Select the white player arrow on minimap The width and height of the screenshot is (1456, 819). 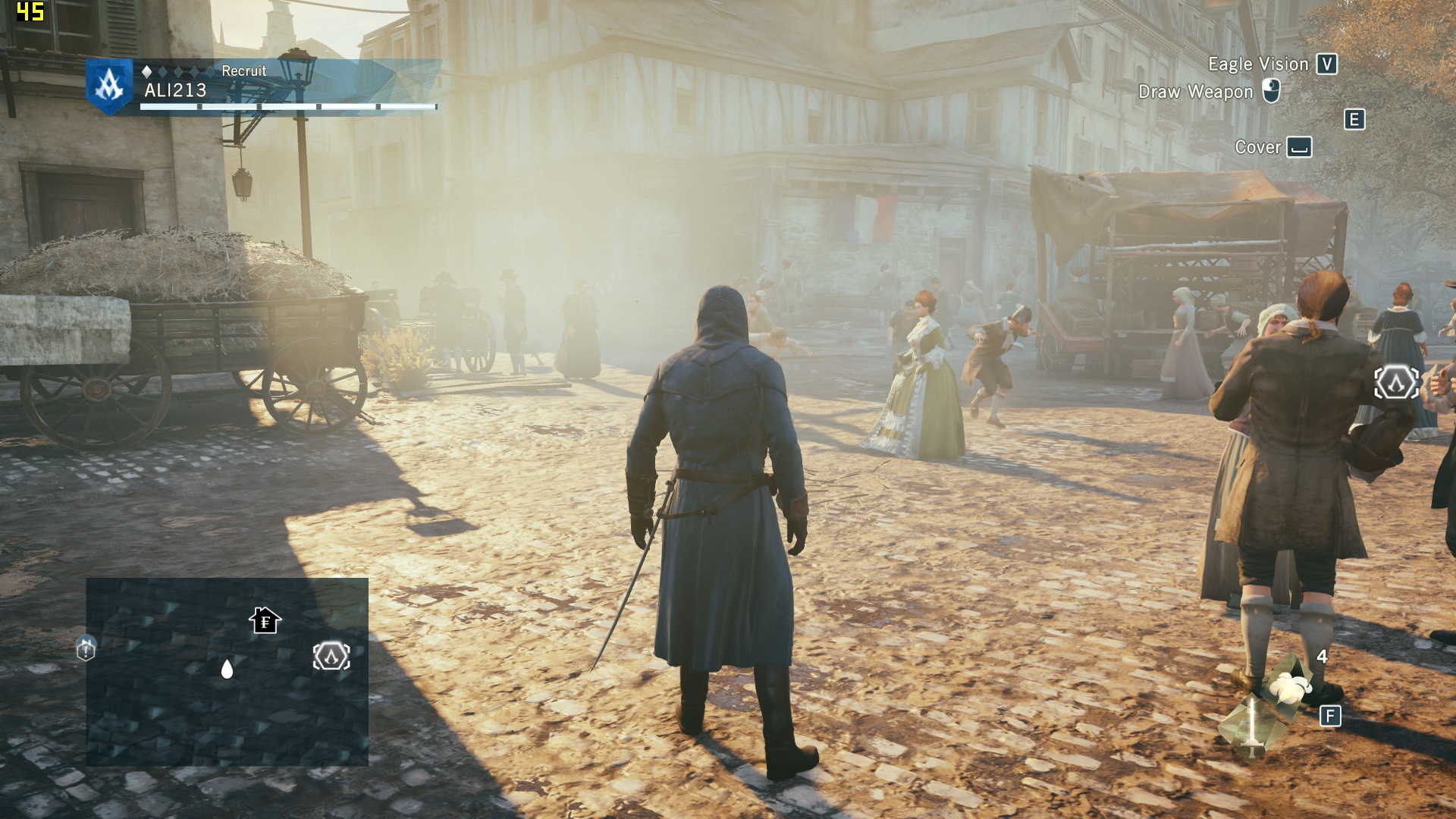click(x=227, y=669)
